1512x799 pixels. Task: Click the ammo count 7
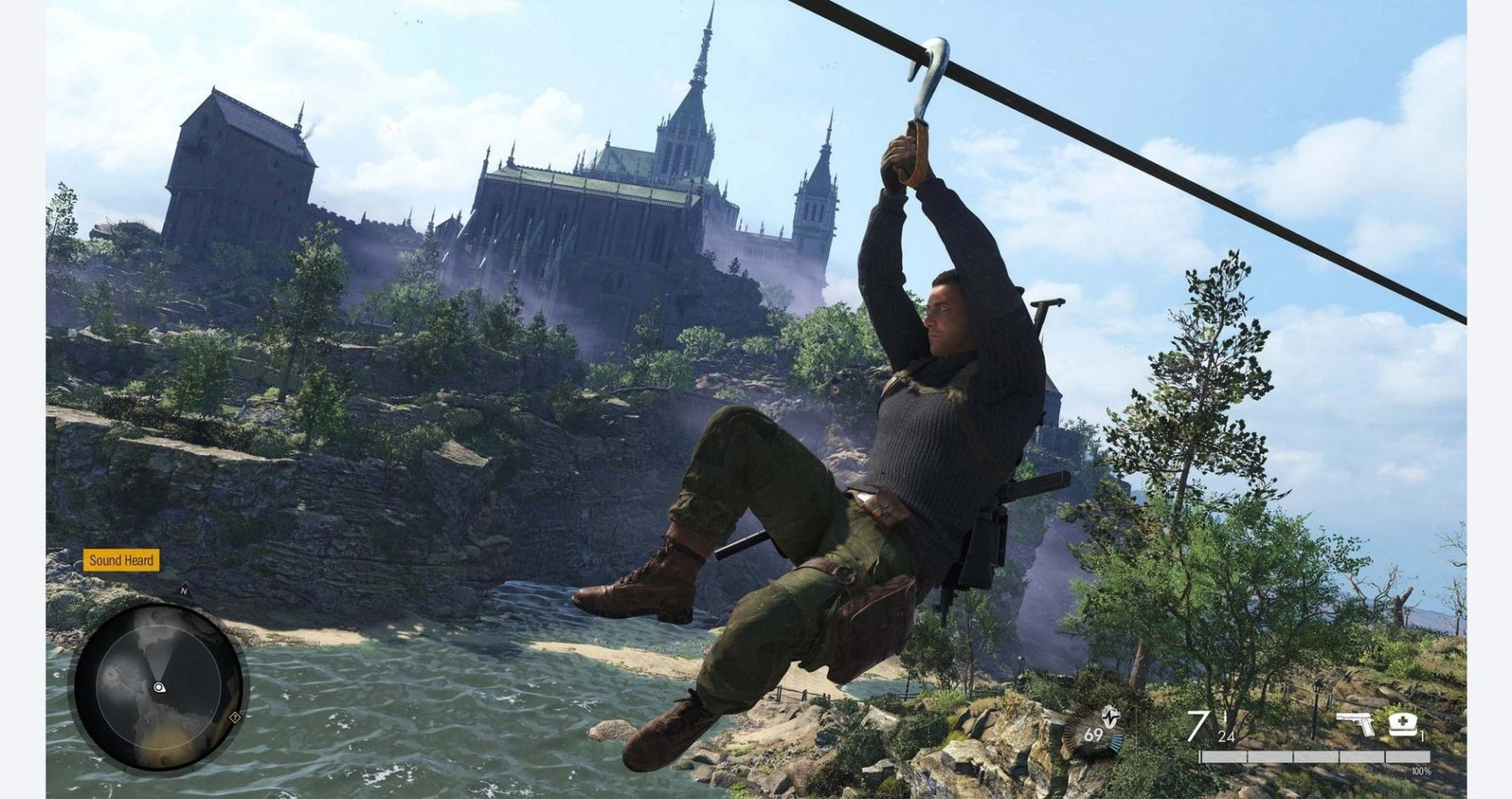[1198, 726]
